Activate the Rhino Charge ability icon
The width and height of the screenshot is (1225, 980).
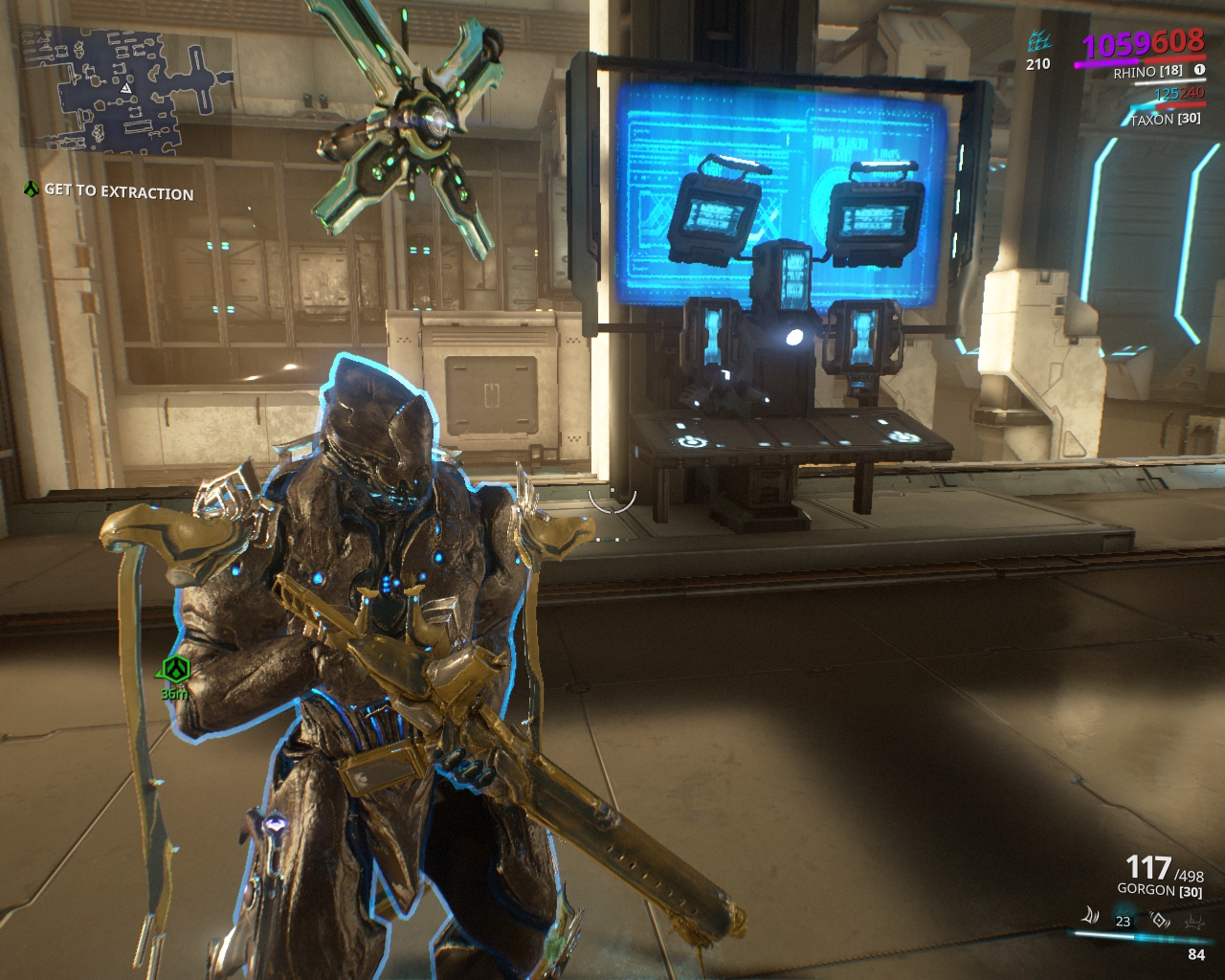coord(1090,918)
